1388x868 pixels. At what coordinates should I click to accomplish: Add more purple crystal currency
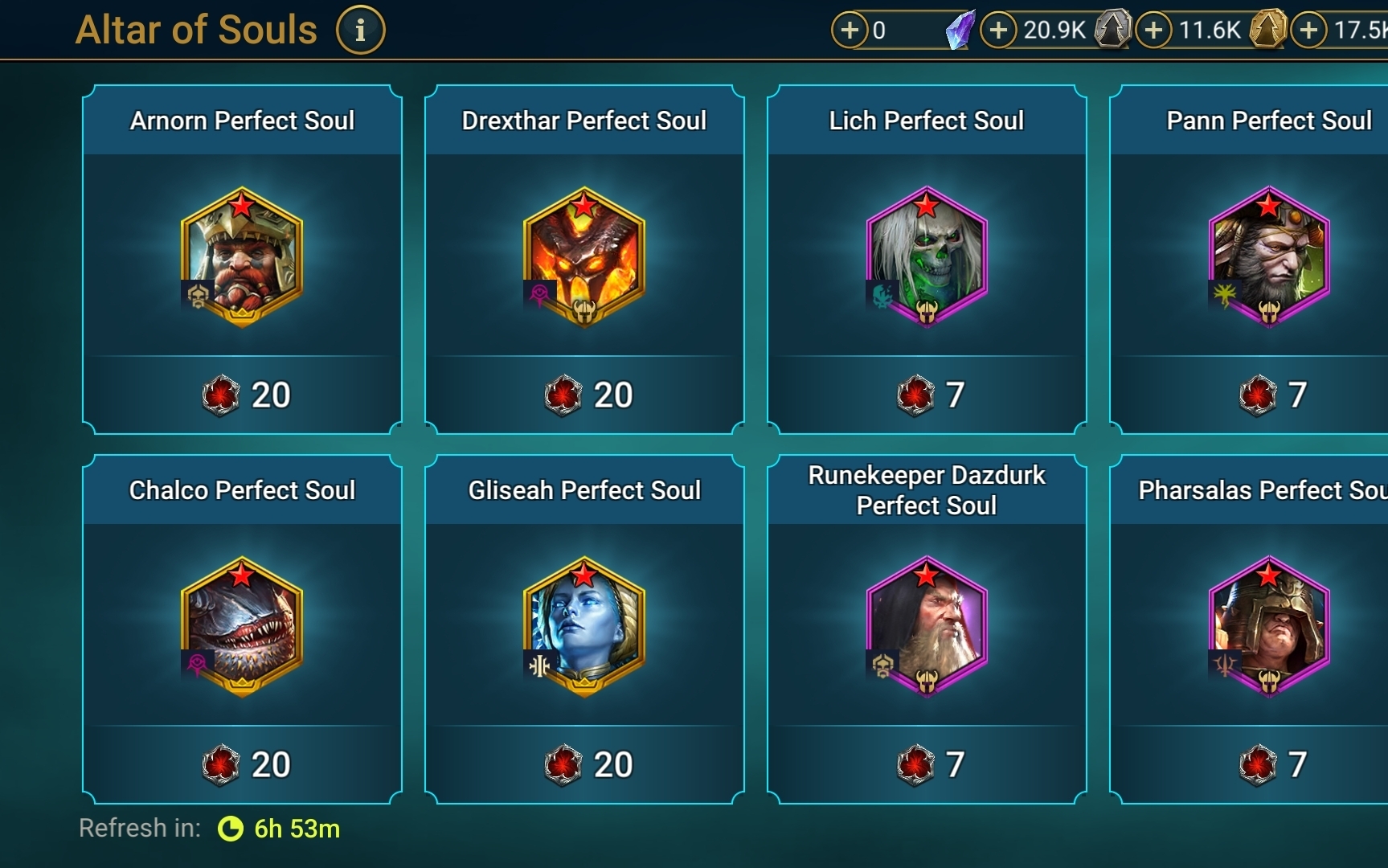(850, 31)
